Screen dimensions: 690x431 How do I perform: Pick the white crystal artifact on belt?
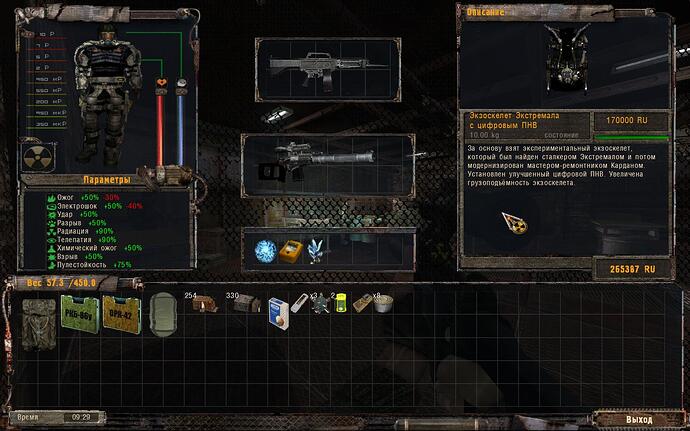(x=318, y=250)
